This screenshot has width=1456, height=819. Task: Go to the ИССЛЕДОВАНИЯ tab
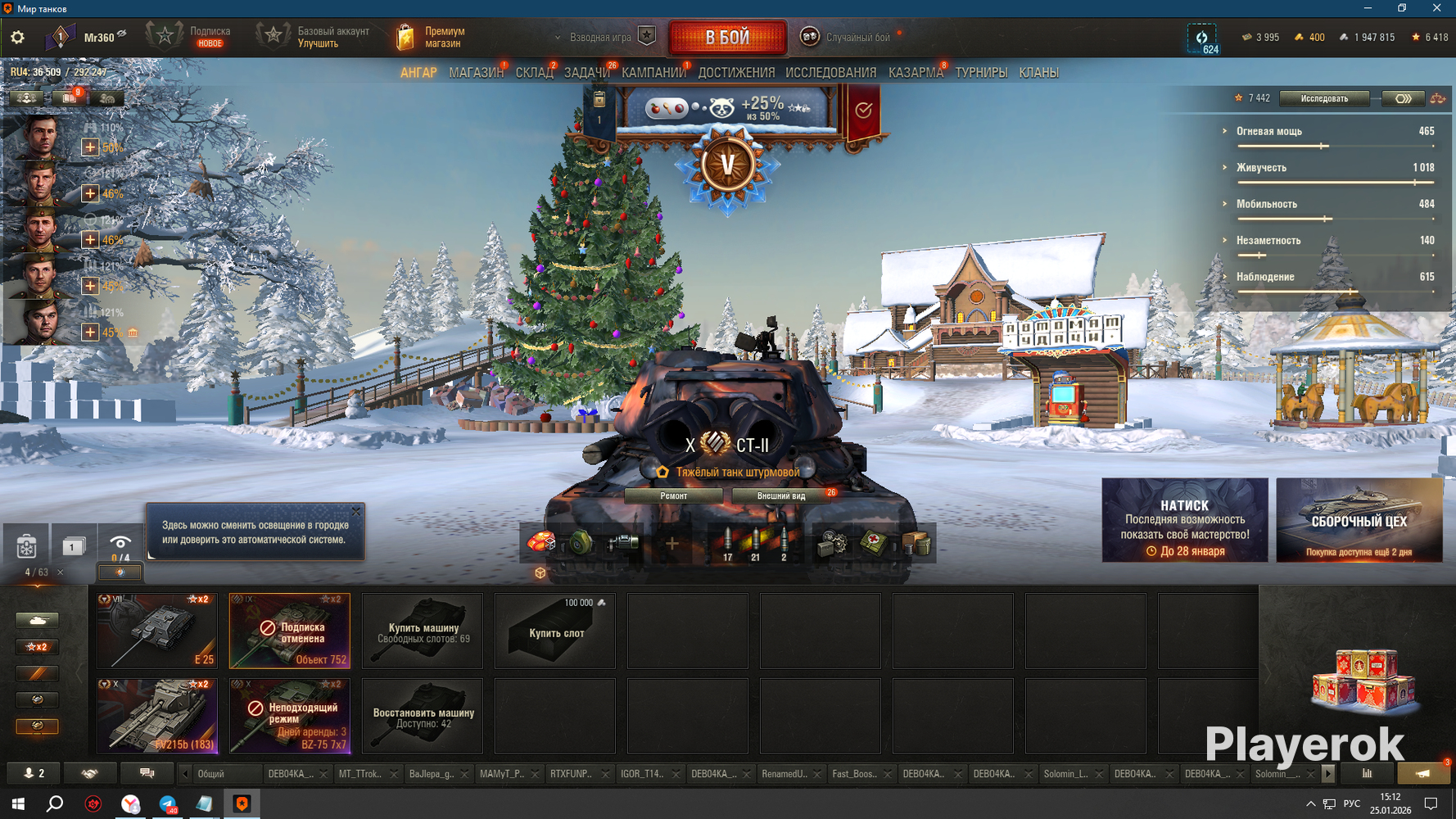pyautogui.click(x=830, y=73)
